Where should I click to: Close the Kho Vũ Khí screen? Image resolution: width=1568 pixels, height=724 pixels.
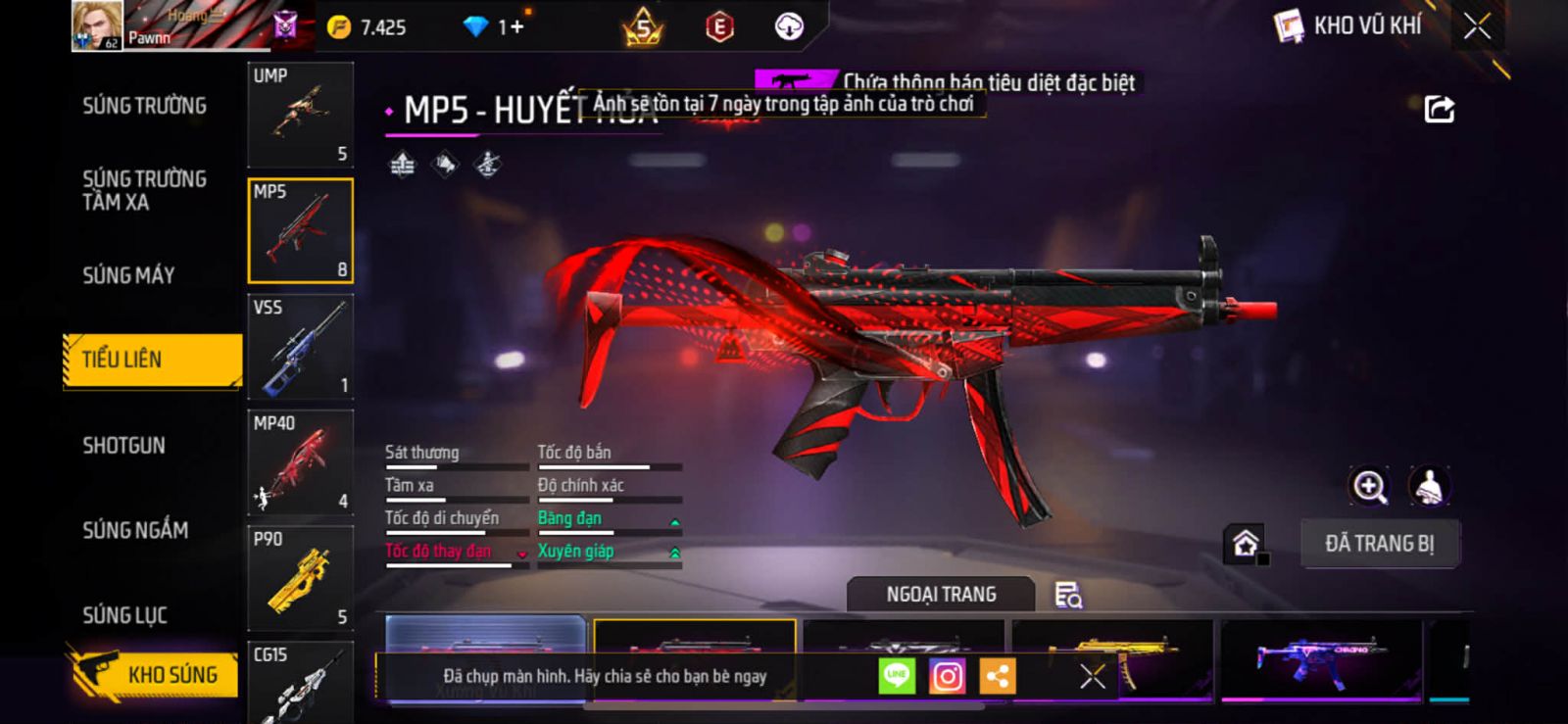tap(1477, 26)
